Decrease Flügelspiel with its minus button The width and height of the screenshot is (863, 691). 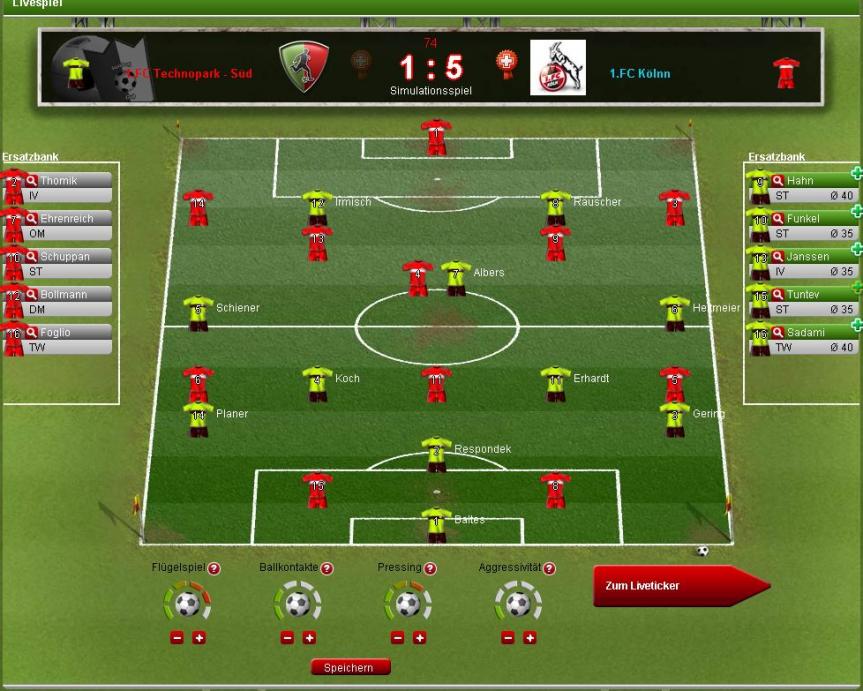(x=177, y=638)
